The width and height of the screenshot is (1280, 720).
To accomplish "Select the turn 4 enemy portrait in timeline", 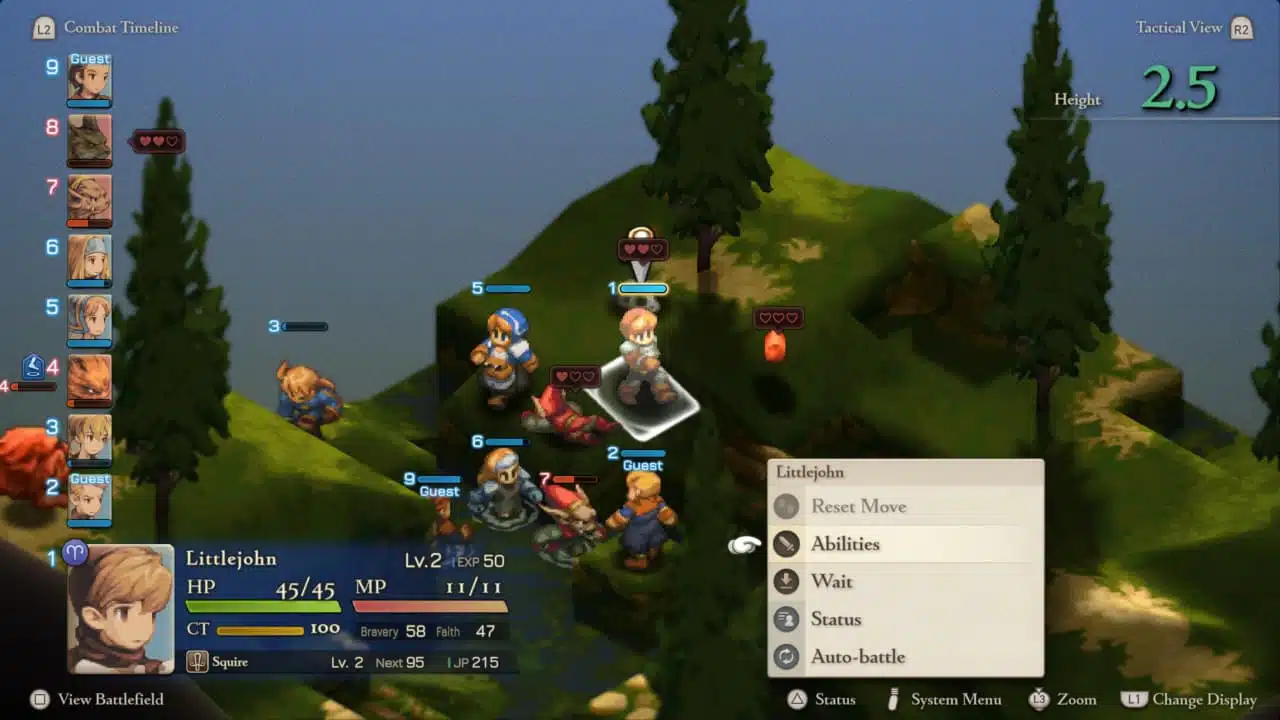I will point(89,378).
